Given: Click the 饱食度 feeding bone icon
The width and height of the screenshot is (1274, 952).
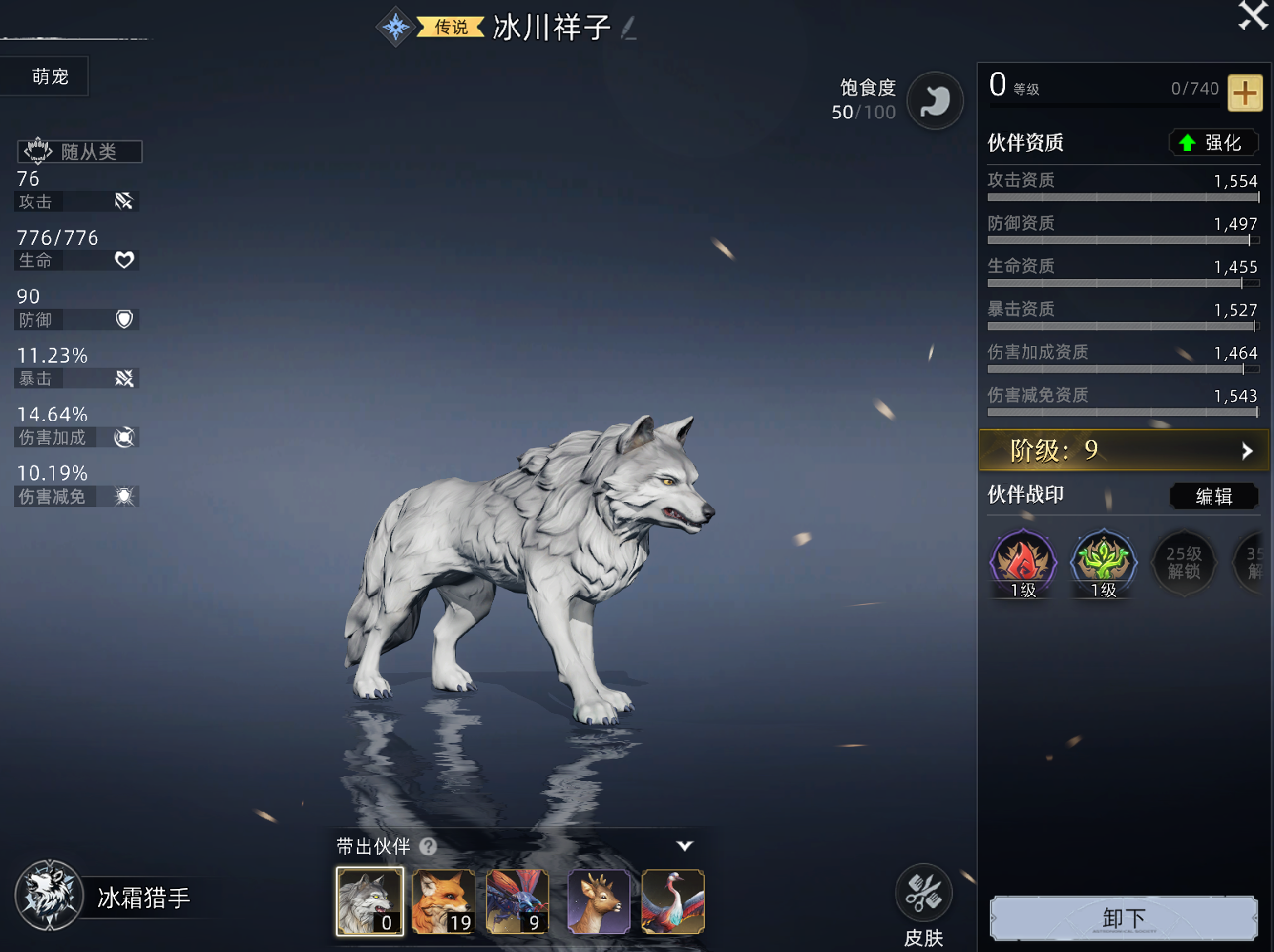Looking at the screenshot, I should 935,100.
